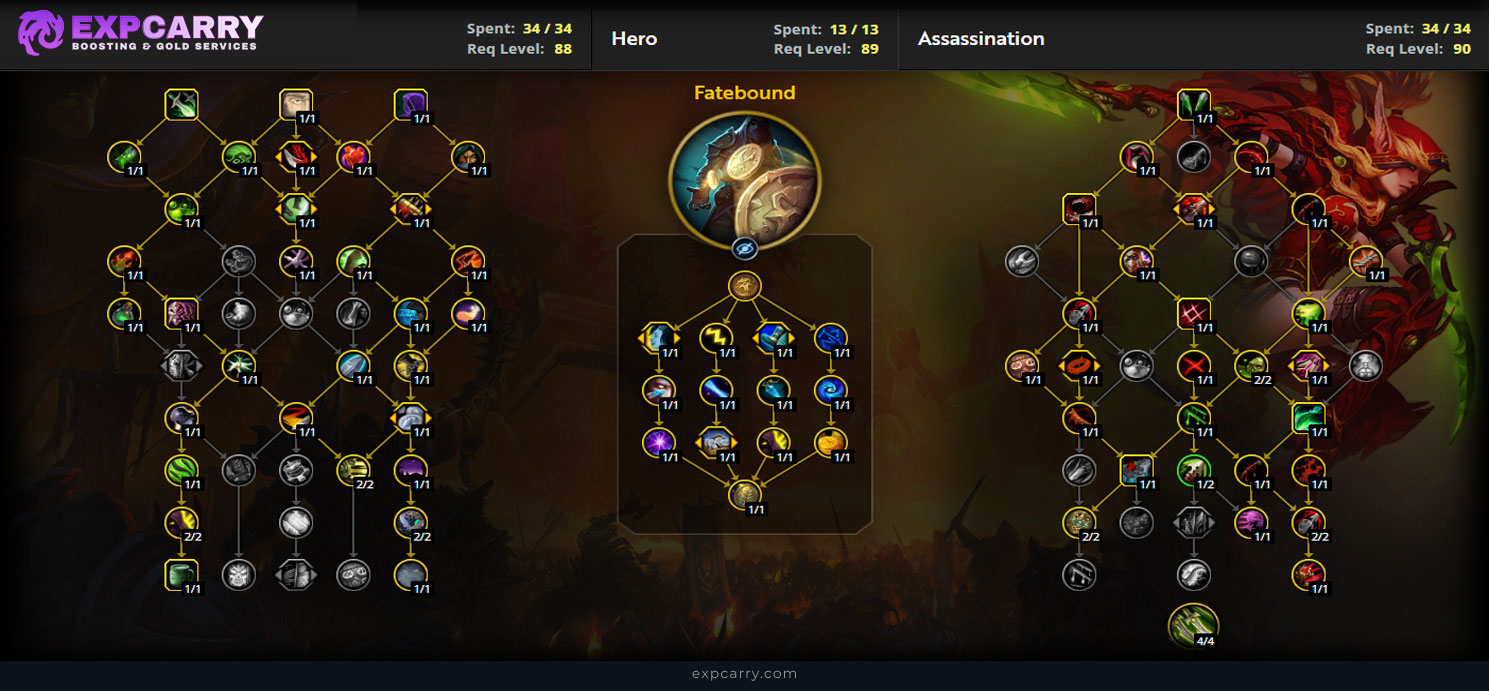Pick the purple hooded cloak square talent
Screen dimensions: 1489x691
[x=410, y=104]
